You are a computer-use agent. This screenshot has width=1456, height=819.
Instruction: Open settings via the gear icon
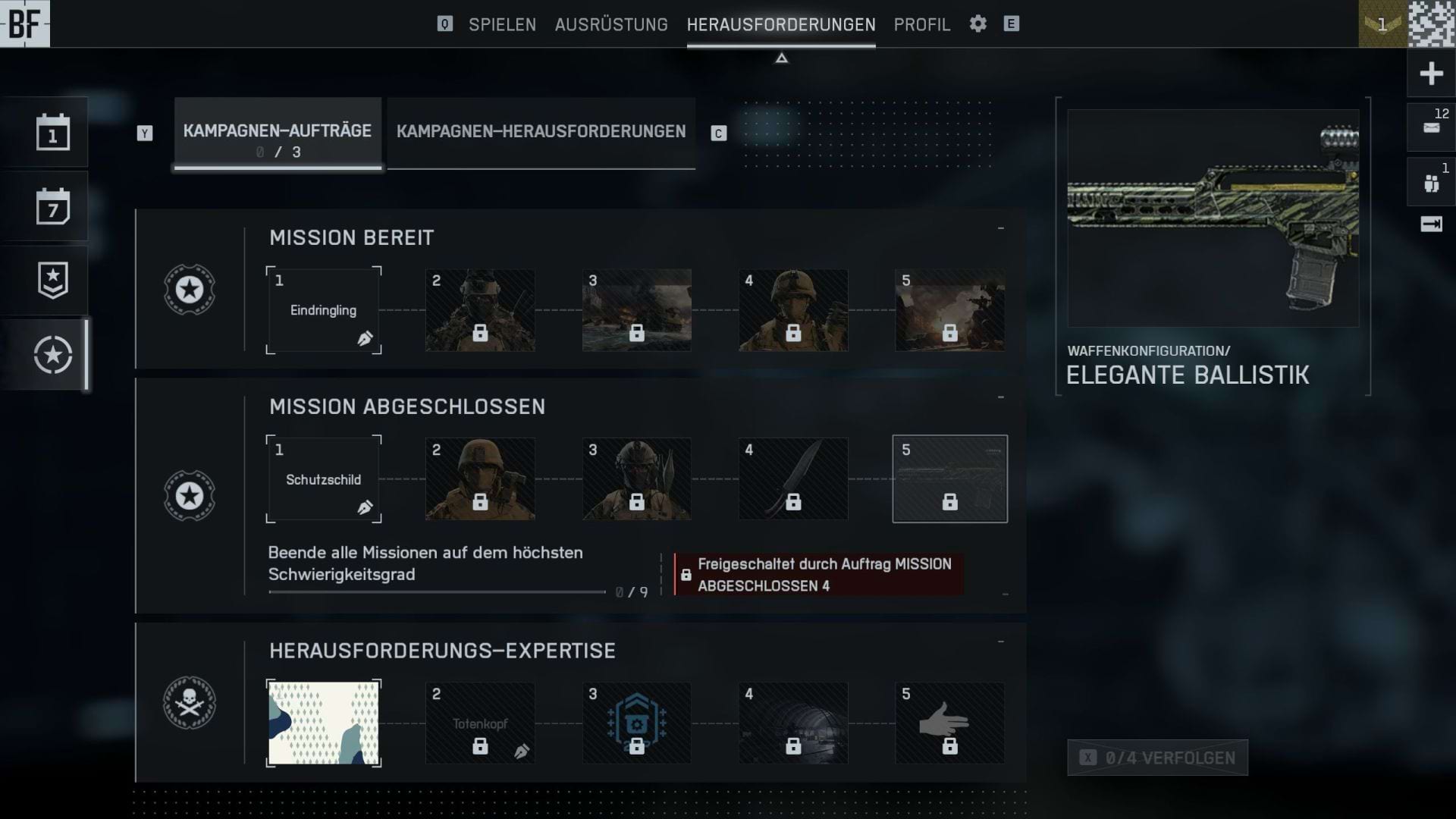(978, 24)
